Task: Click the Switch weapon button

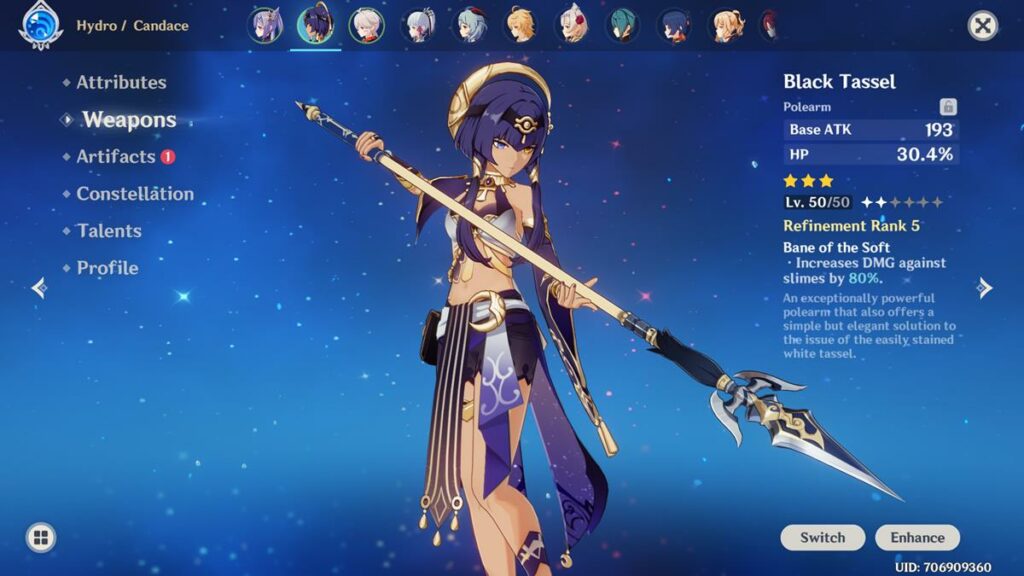Action: (x=822, y=538)
